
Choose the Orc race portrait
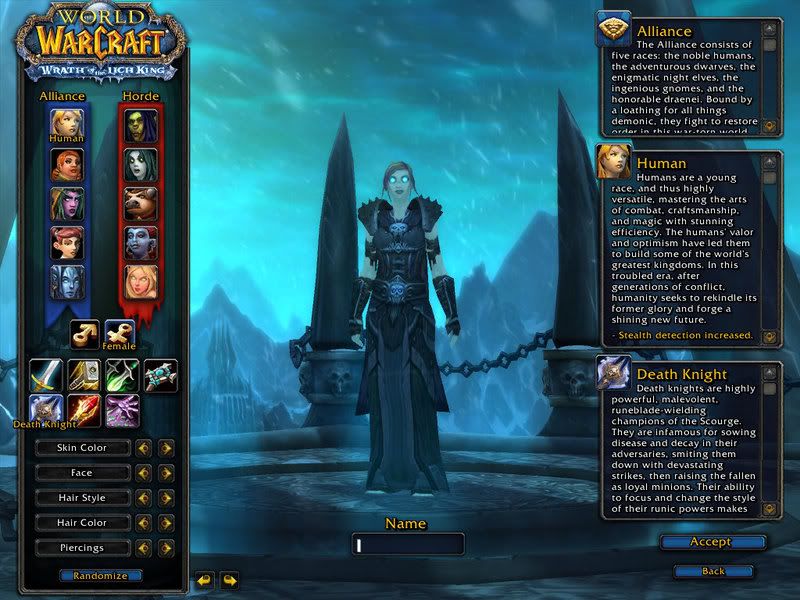pyautogui.click(x=141, y=125)
